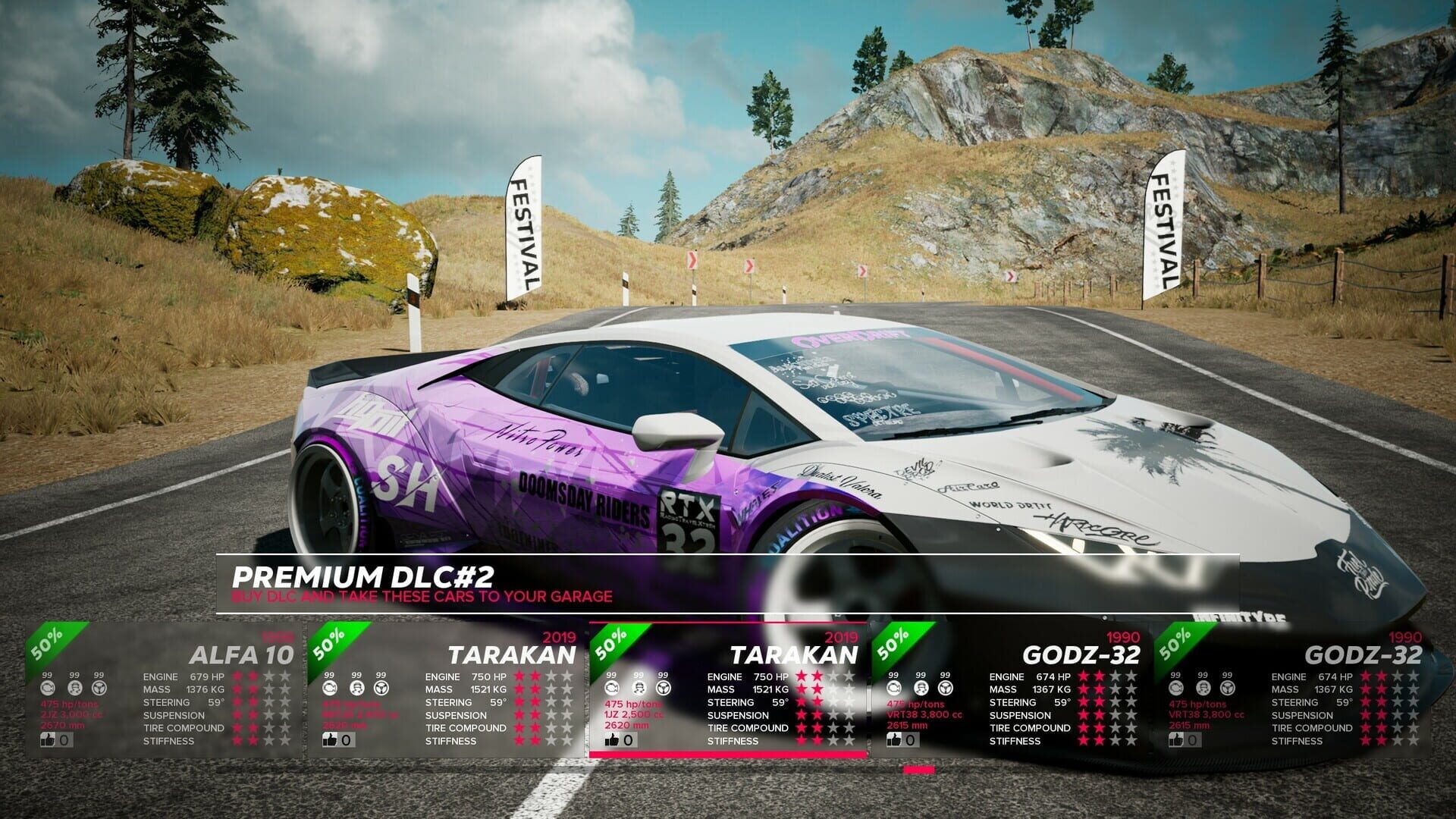Choose the highlighted TARAKAN 1JZ 2,500 cc card

728,690
